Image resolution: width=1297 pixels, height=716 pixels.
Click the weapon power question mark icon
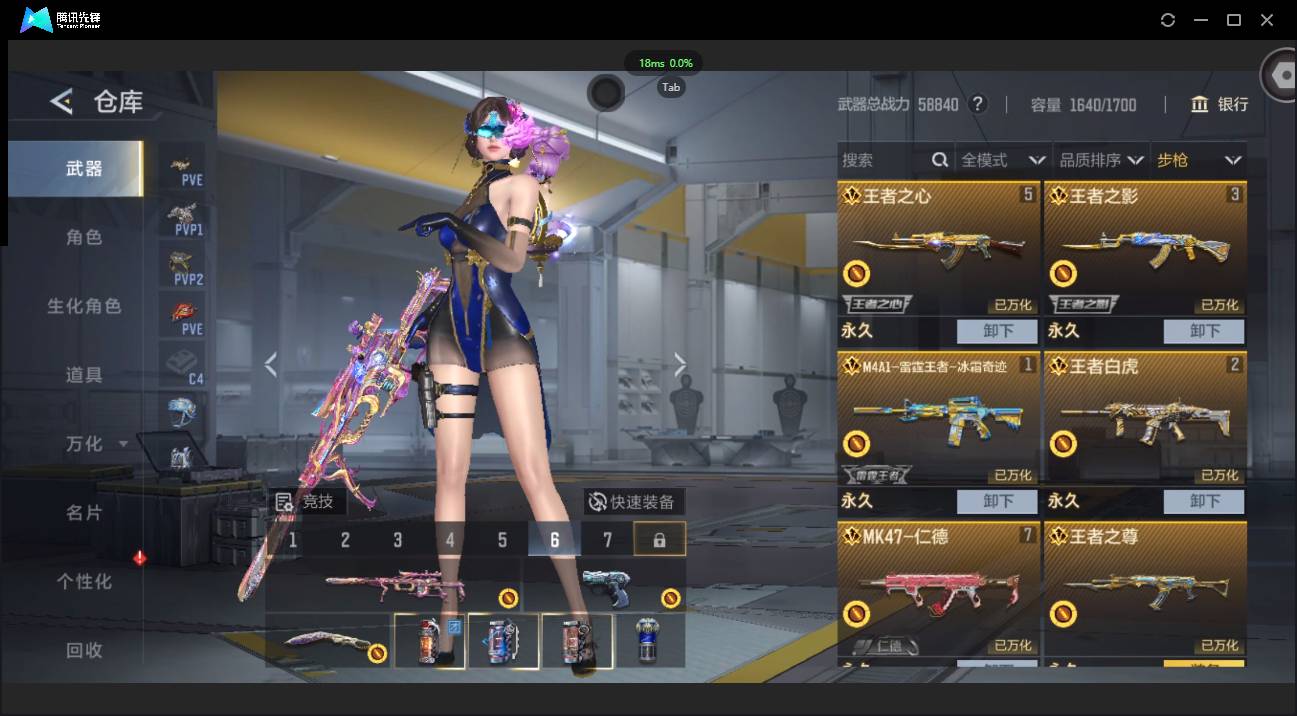coord(978,104)
